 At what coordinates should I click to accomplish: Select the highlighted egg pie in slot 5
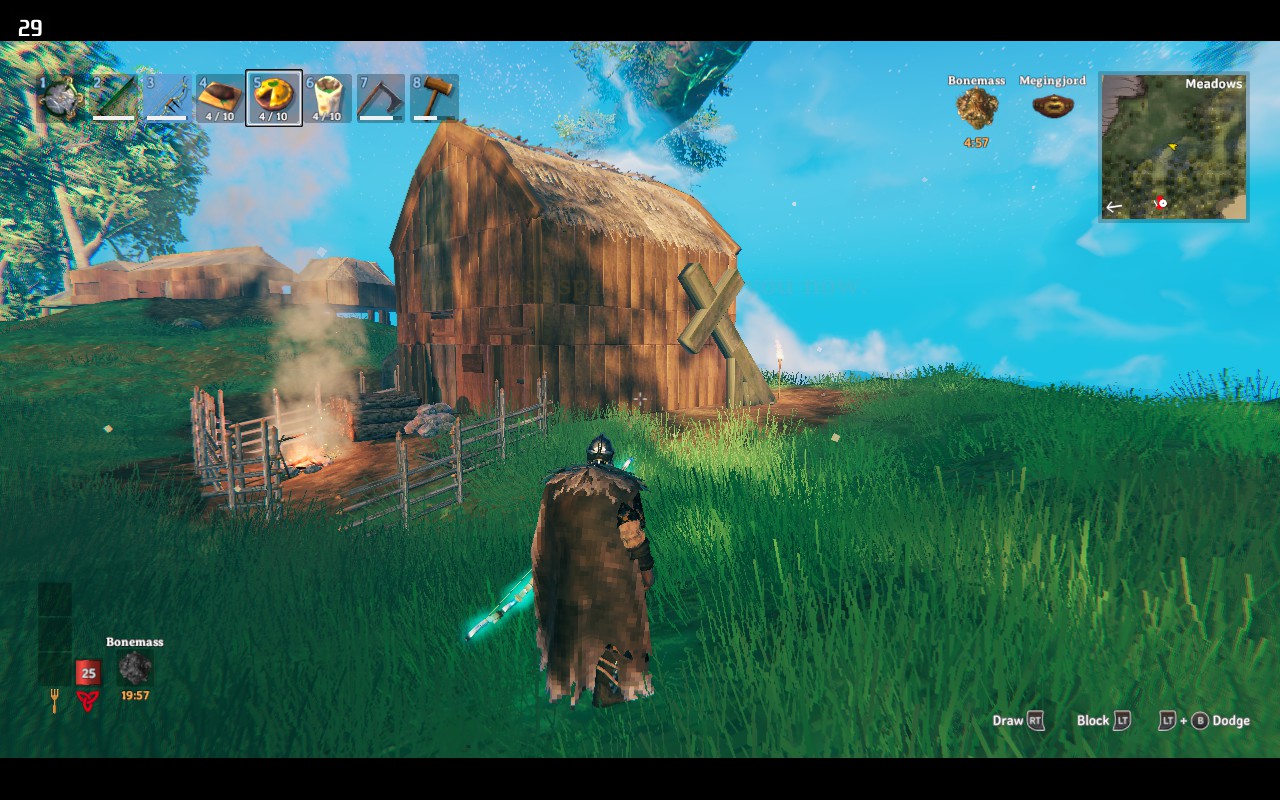273,98
